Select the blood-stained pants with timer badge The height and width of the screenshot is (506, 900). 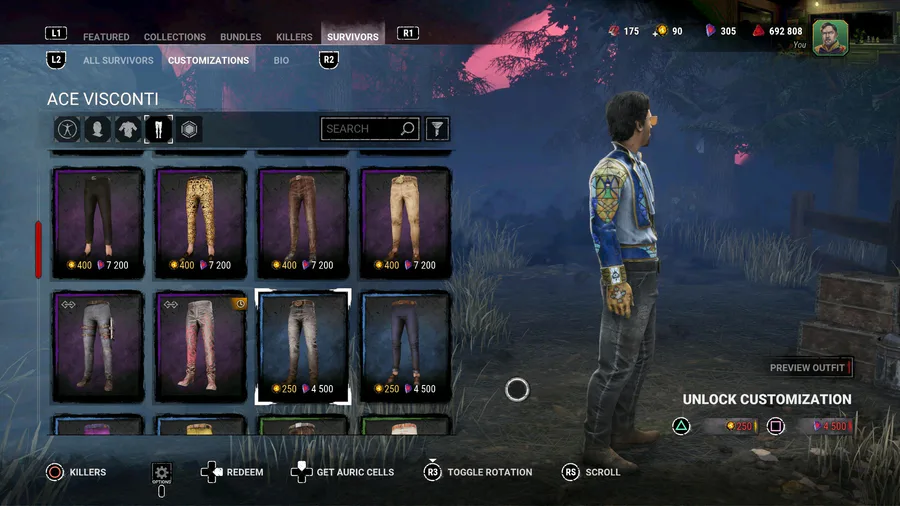point(201,346)
